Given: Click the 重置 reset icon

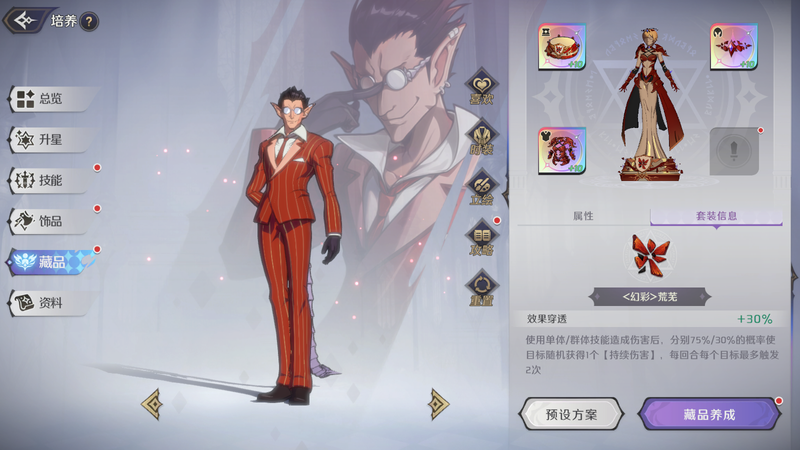Looking at the screenshot, I should [483, 289].
